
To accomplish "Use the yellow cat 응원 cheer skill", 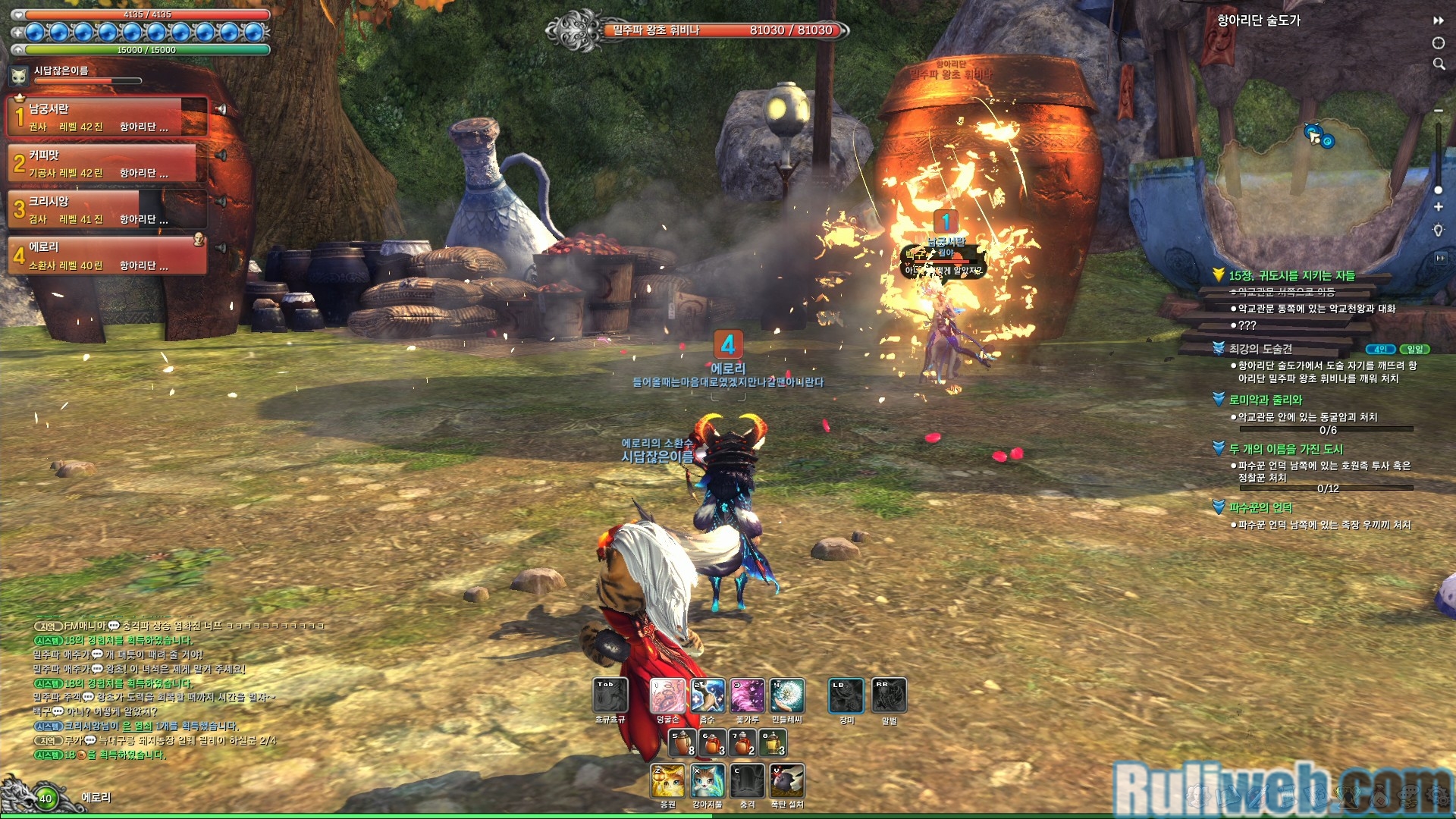I will point(668,781).
